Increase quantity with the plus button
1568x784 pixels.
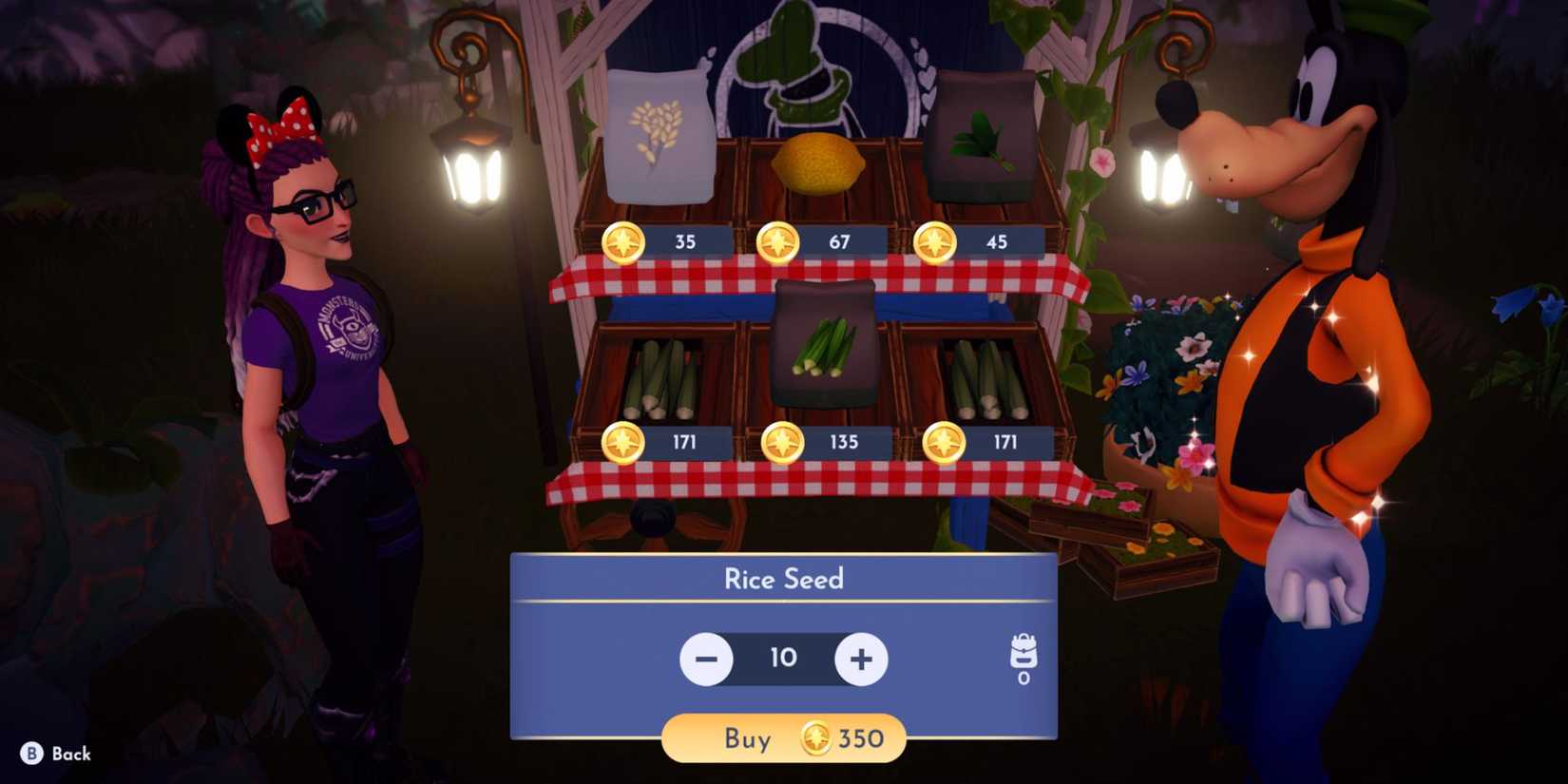pyautogui.click(x=861, y=659)
